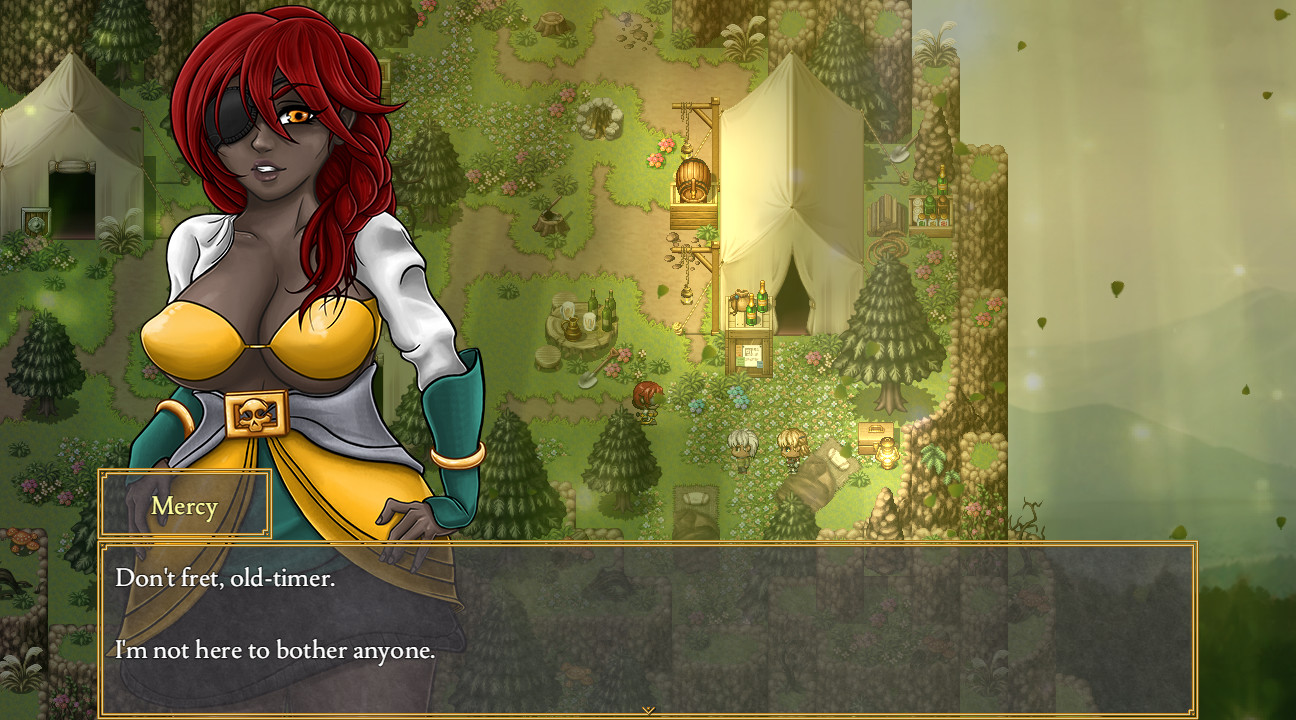Click the skull belt buckle on Mercy's outfit
The image size is (1296, 720).
tap(256, 413)
